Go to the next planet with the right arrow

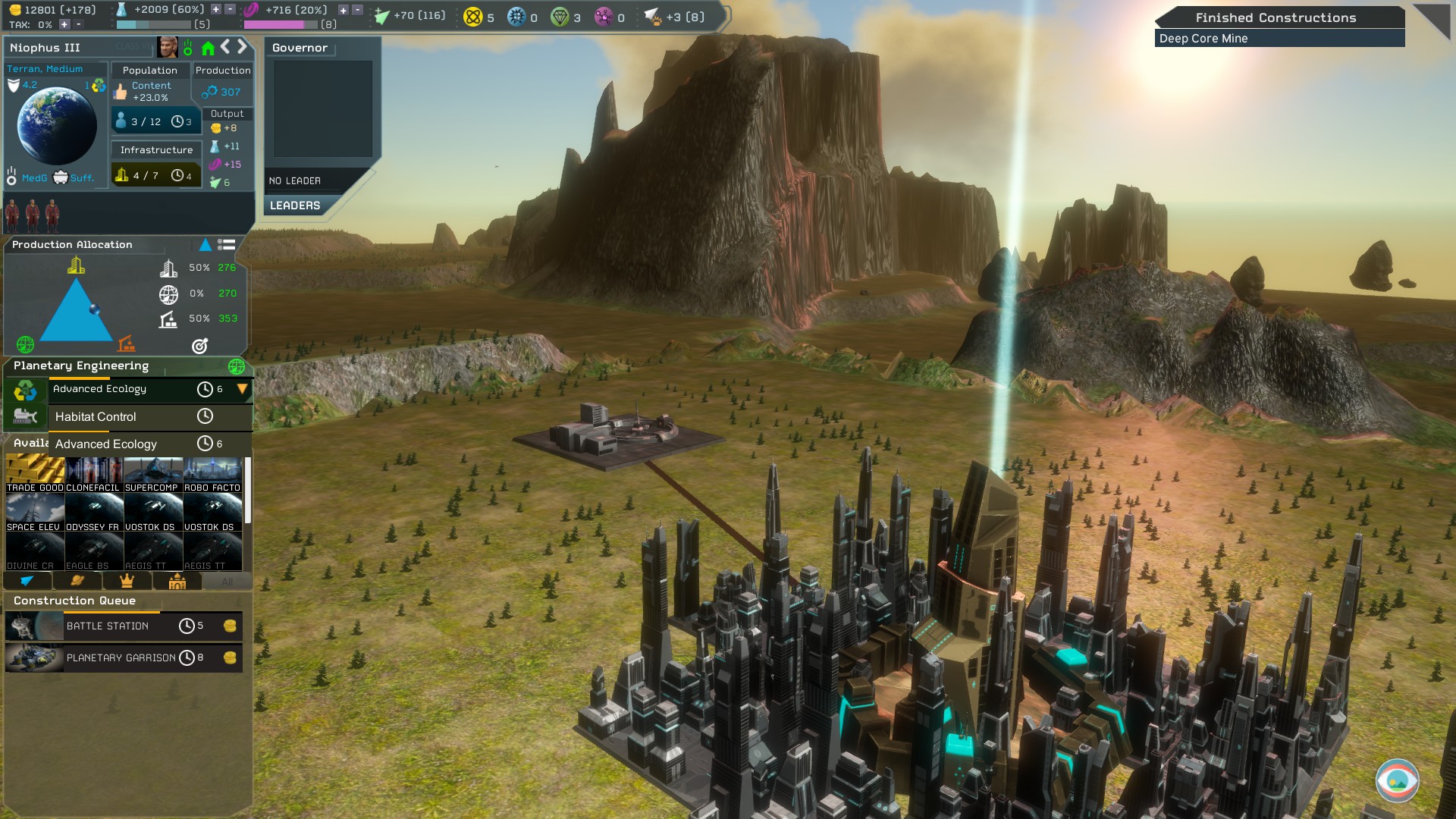click(243, 47)
